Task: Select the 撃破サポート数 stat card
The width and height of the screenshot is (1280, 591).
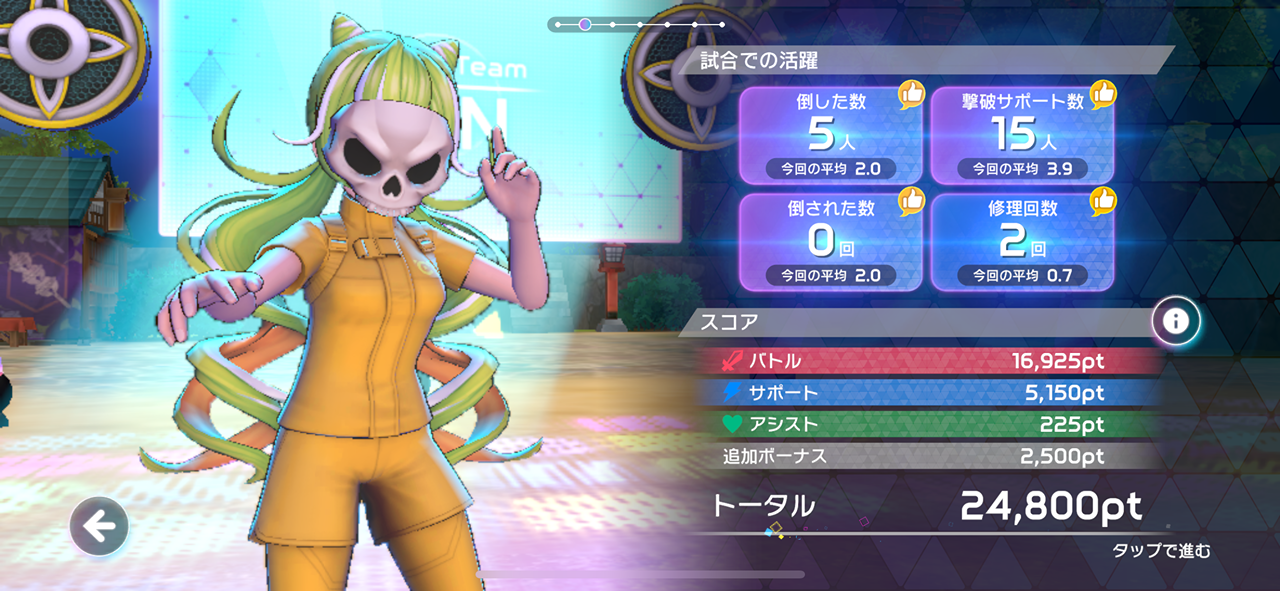Action: 1022,135
